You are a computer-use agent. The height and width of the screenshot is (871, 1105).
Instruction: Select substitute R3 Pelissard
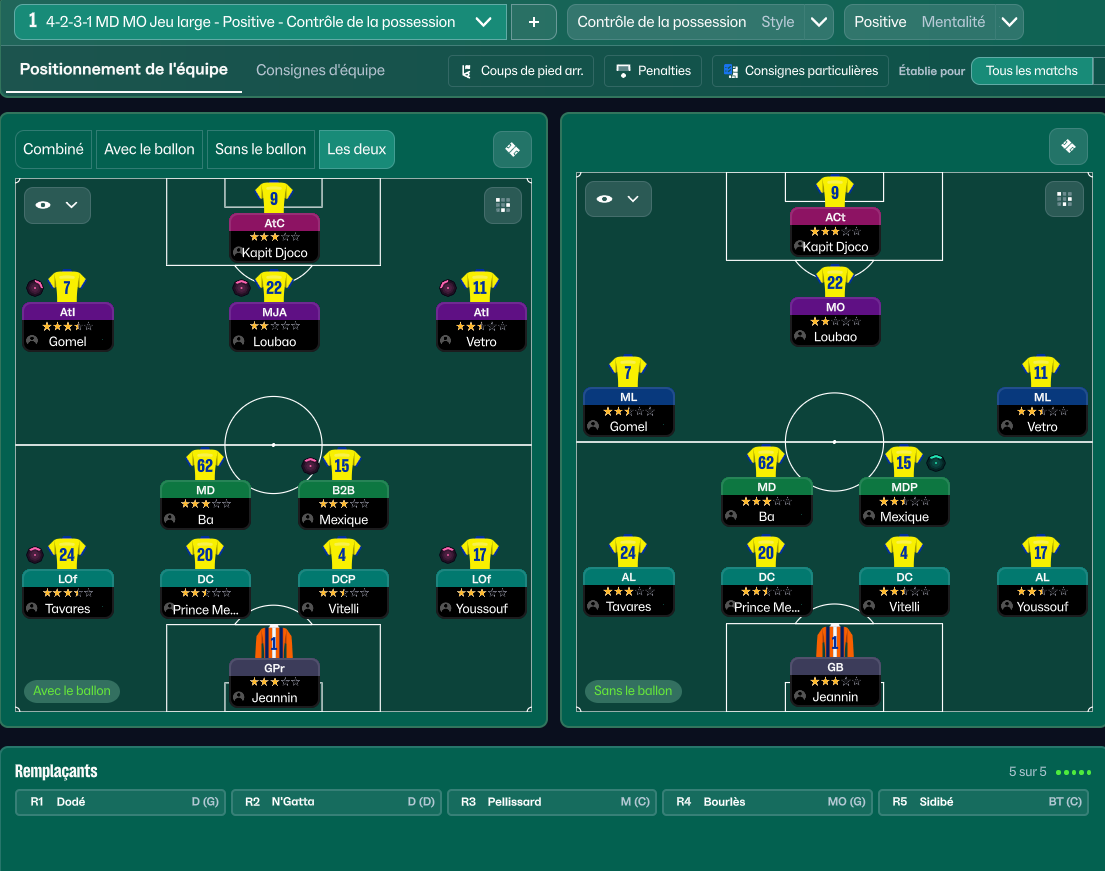[x=553, y=802]
